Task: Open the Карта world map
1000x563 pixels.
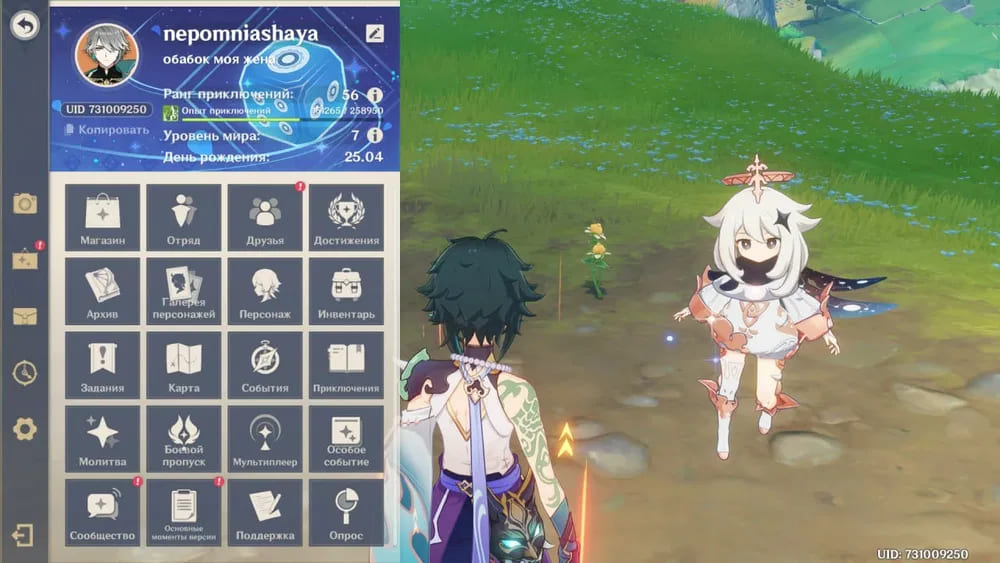Action: pyautogui.click(x=184, y=365)
